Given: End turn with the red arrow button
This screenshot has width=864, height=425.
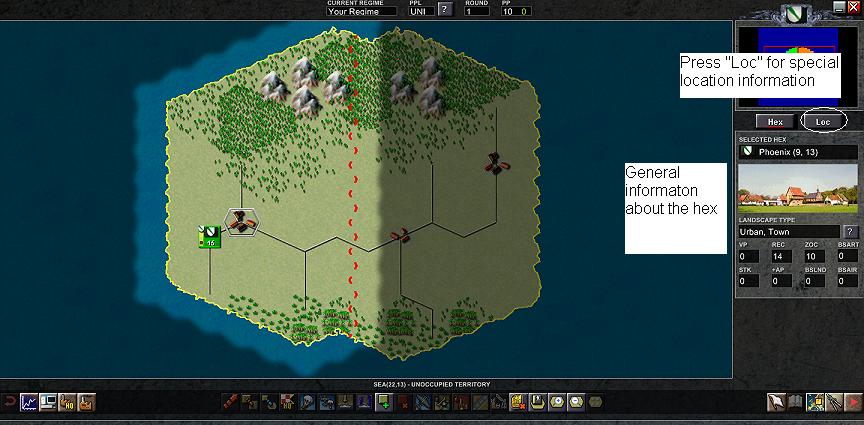Looking at the screenshot, I should click(852, 403).
